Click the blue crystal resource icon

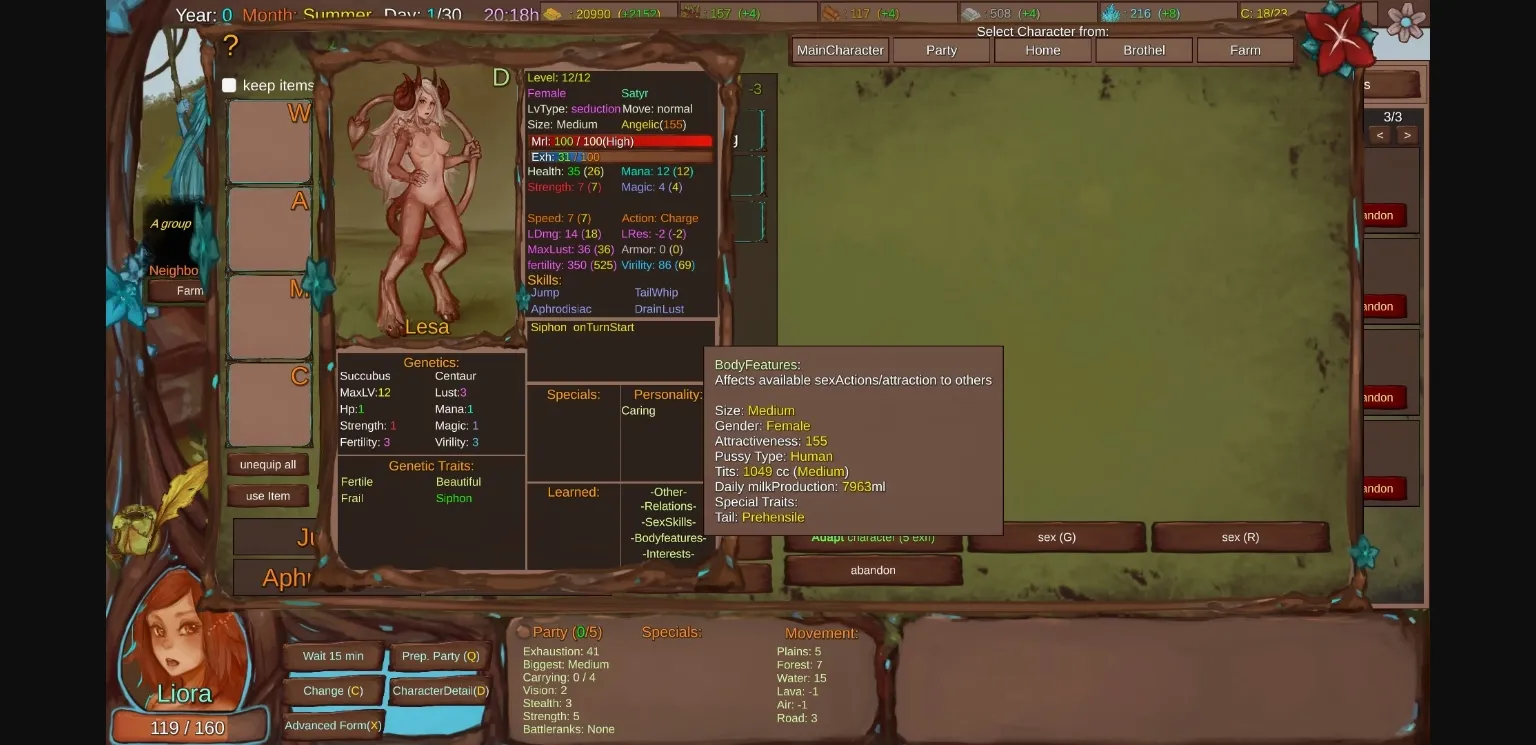pos(1110,14)
